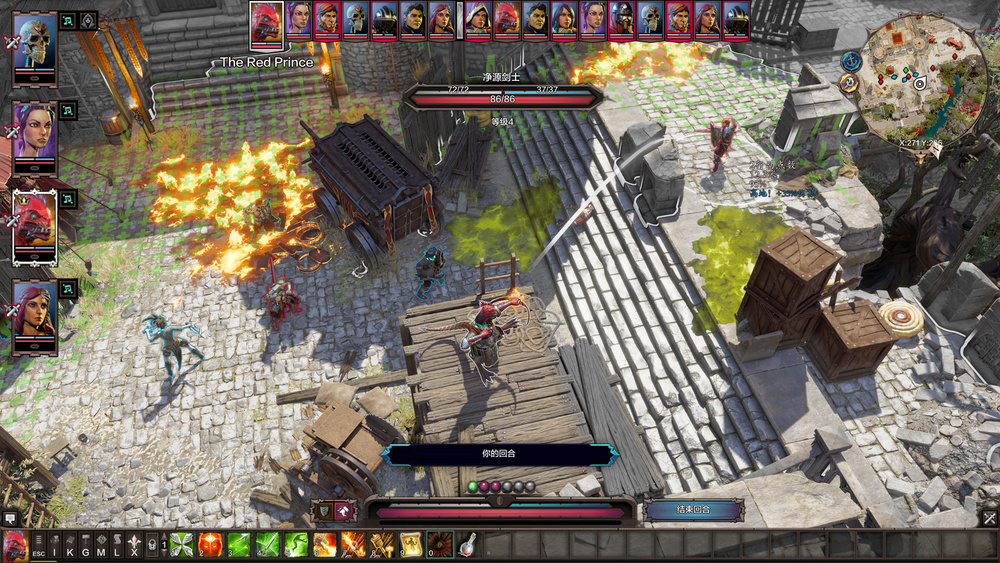
Task: Click the Red Prince turn order portrait
Action: click(266, 22)
